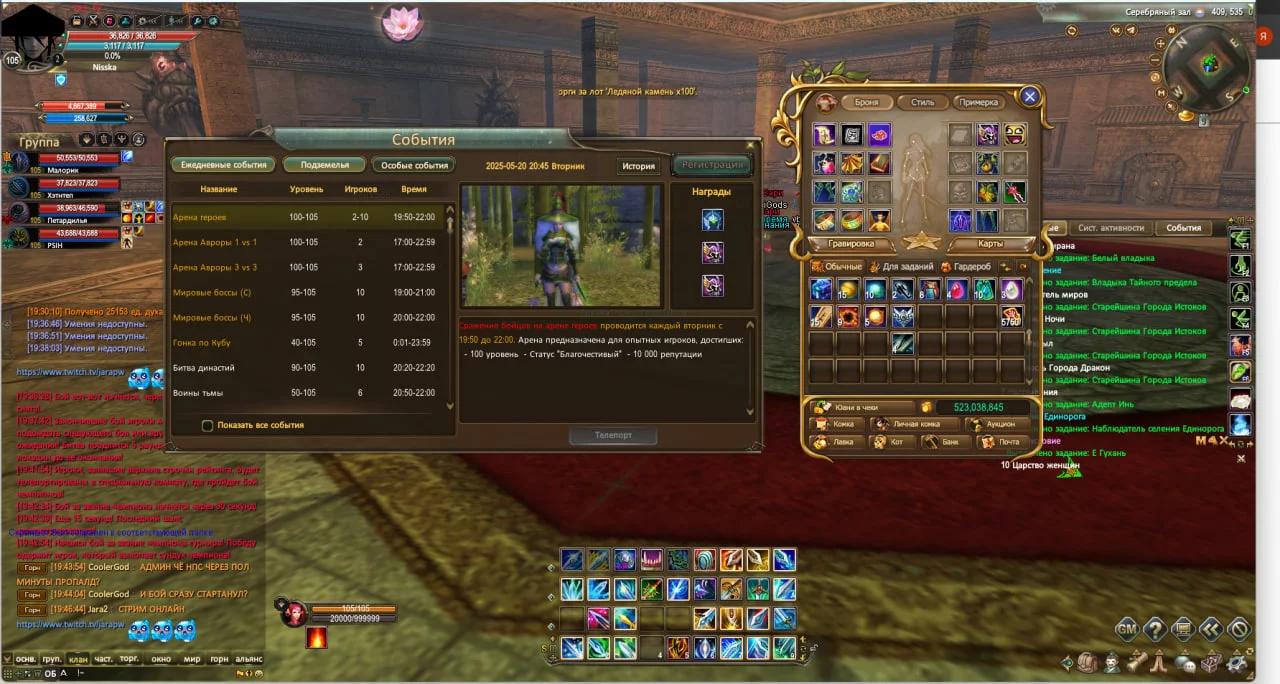
Task: Open the Почта mailbox button
Action: (x=1002, y=441)
